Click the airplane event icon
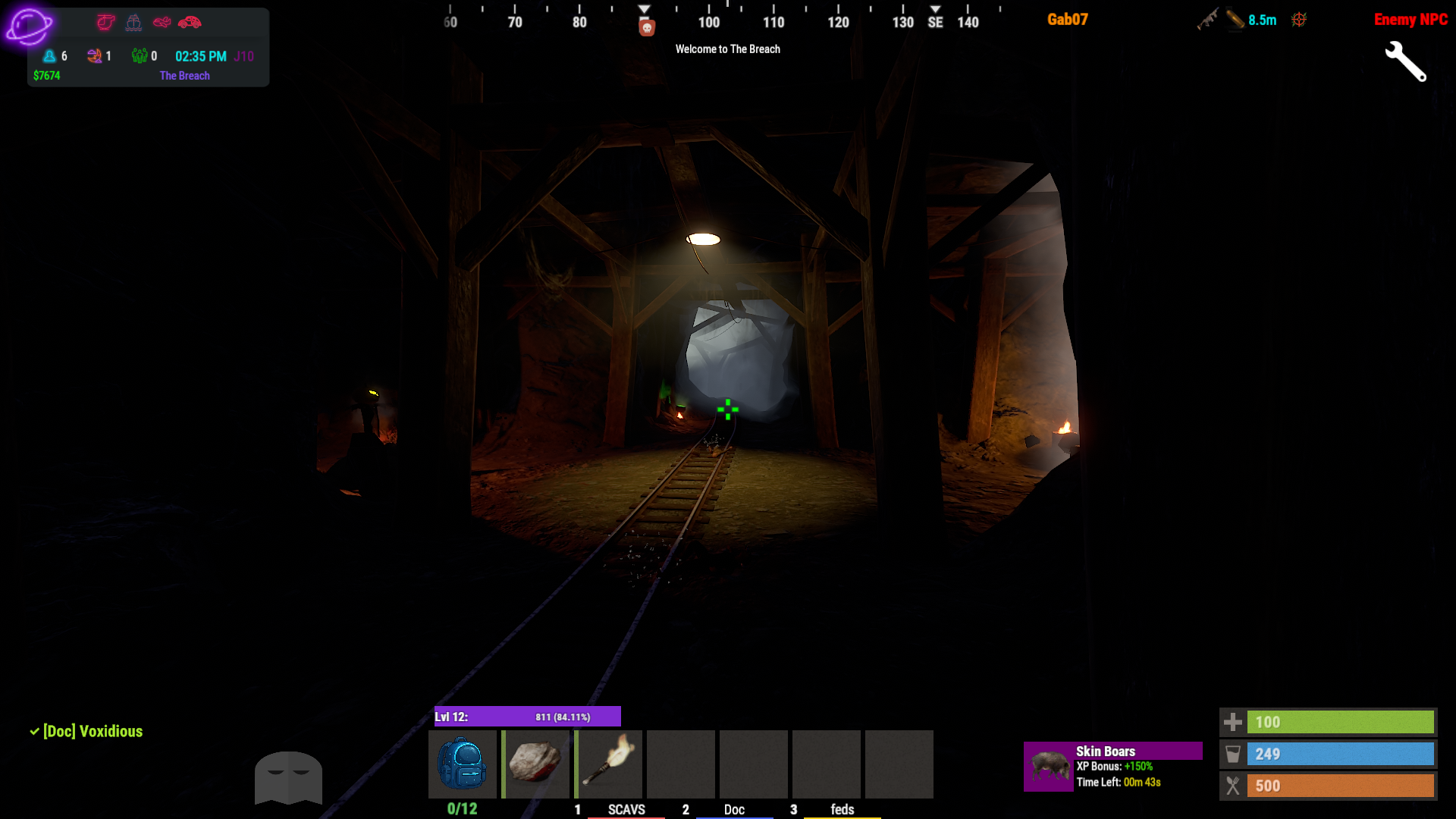 point(162,22)
